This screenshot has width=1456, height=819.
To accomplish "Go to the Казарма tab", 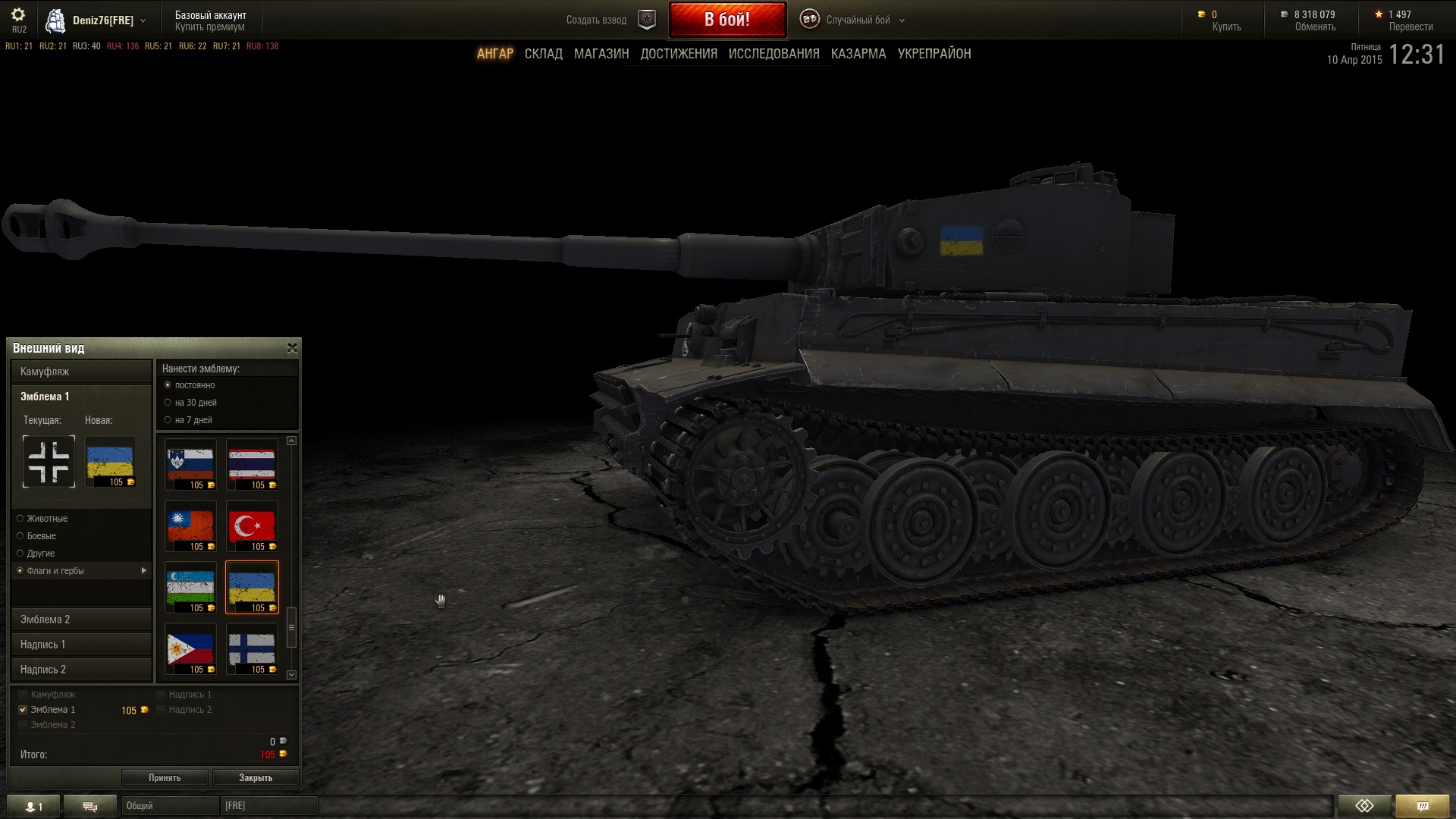I will [858, 54].
